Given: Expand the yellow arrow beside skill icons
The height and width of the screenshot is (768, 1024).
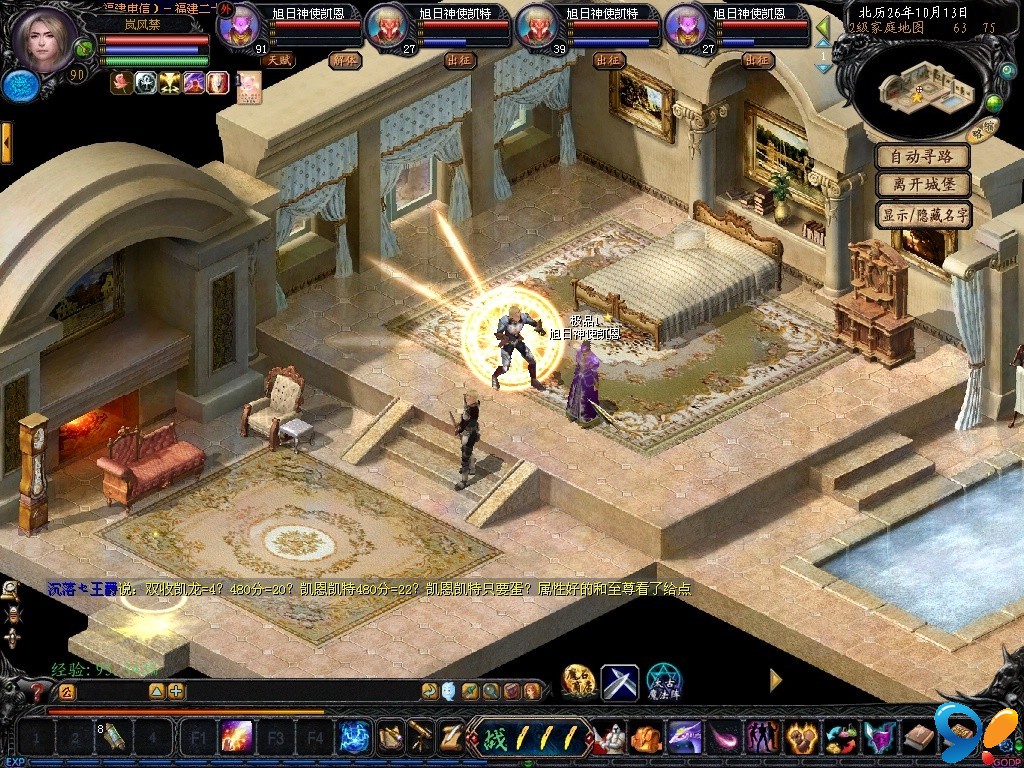Looking at the screenshot, I should 775,680.
